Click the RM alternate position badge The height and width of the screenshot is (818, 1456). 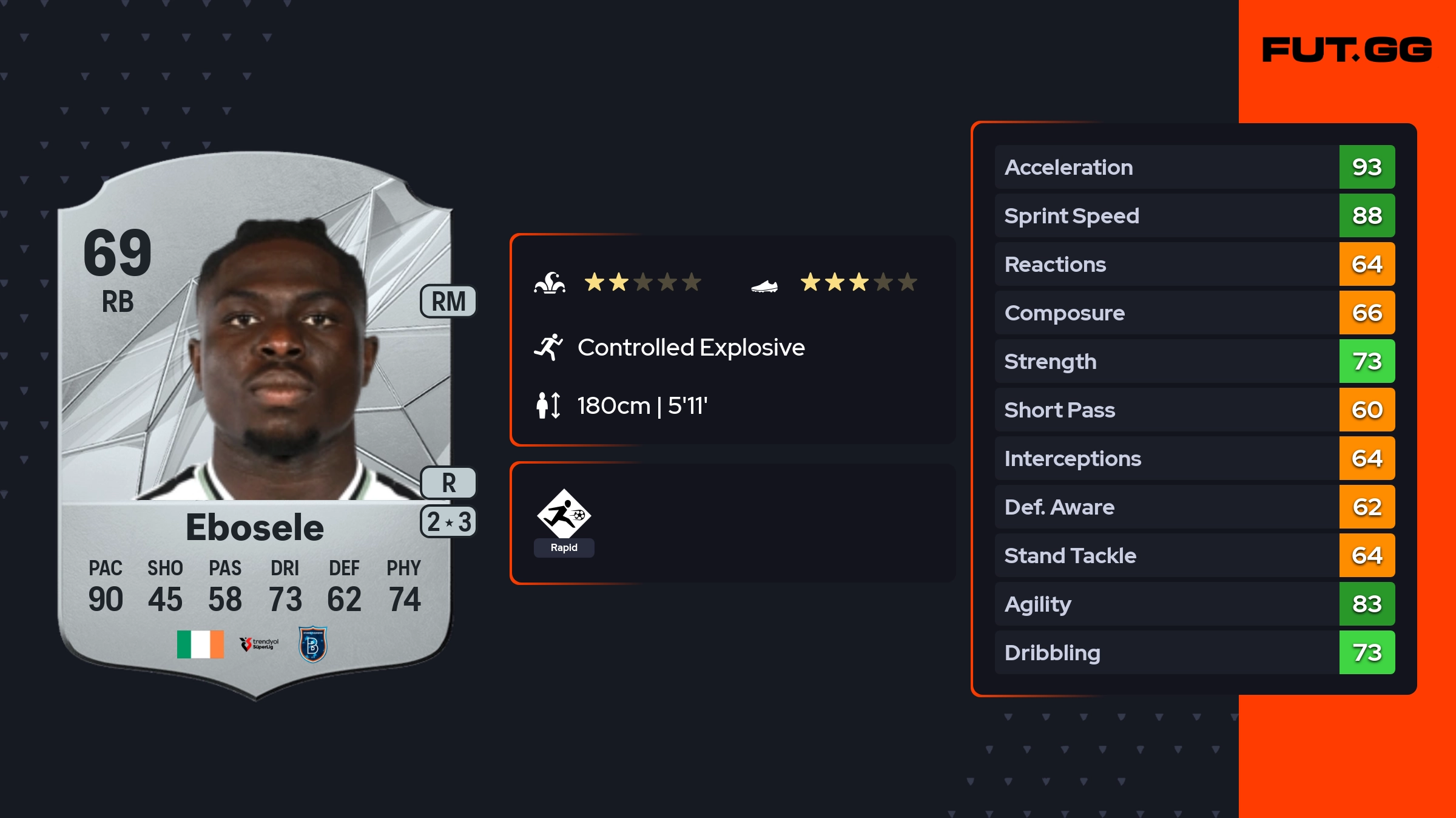448,301
